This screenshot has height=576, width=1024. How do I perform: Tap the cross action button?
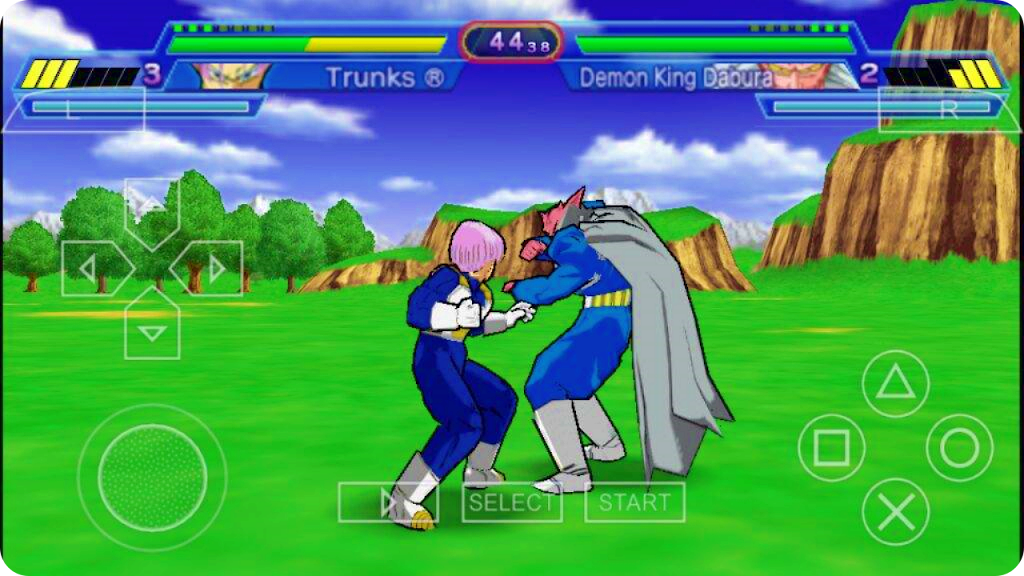click(x=895, y=512)
